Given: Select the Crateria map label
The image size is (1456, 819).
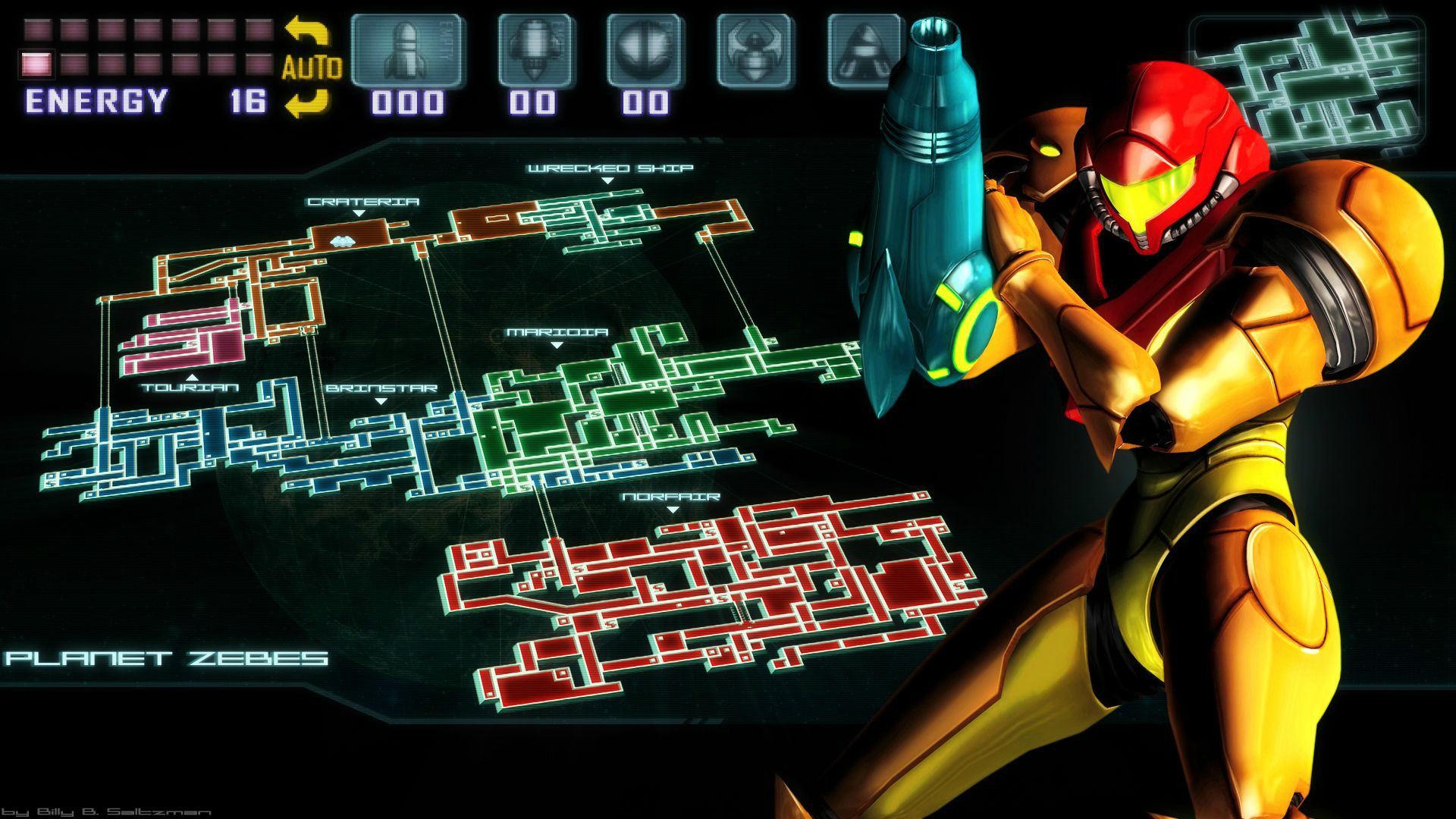Looking at the screenshot, I should 362,202.
